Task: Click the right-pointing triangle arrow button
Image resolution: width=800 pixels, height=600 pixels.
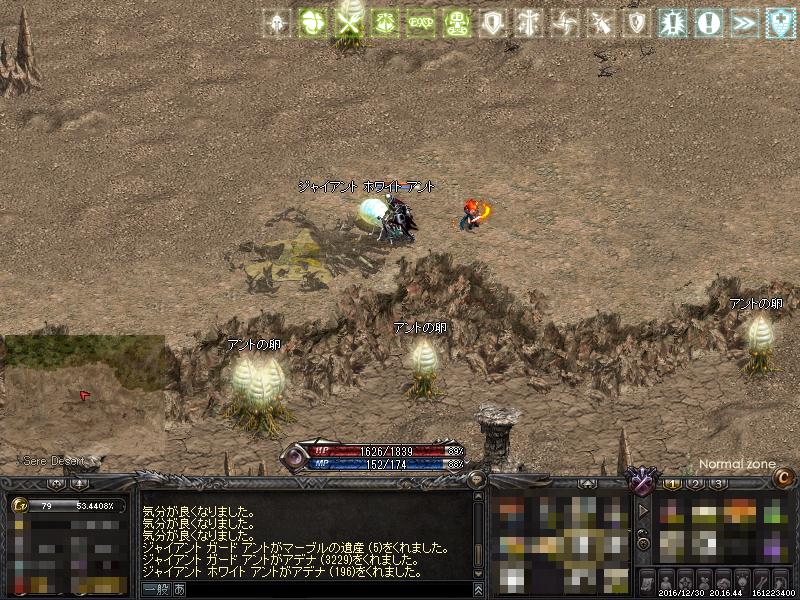Action: 644,511
